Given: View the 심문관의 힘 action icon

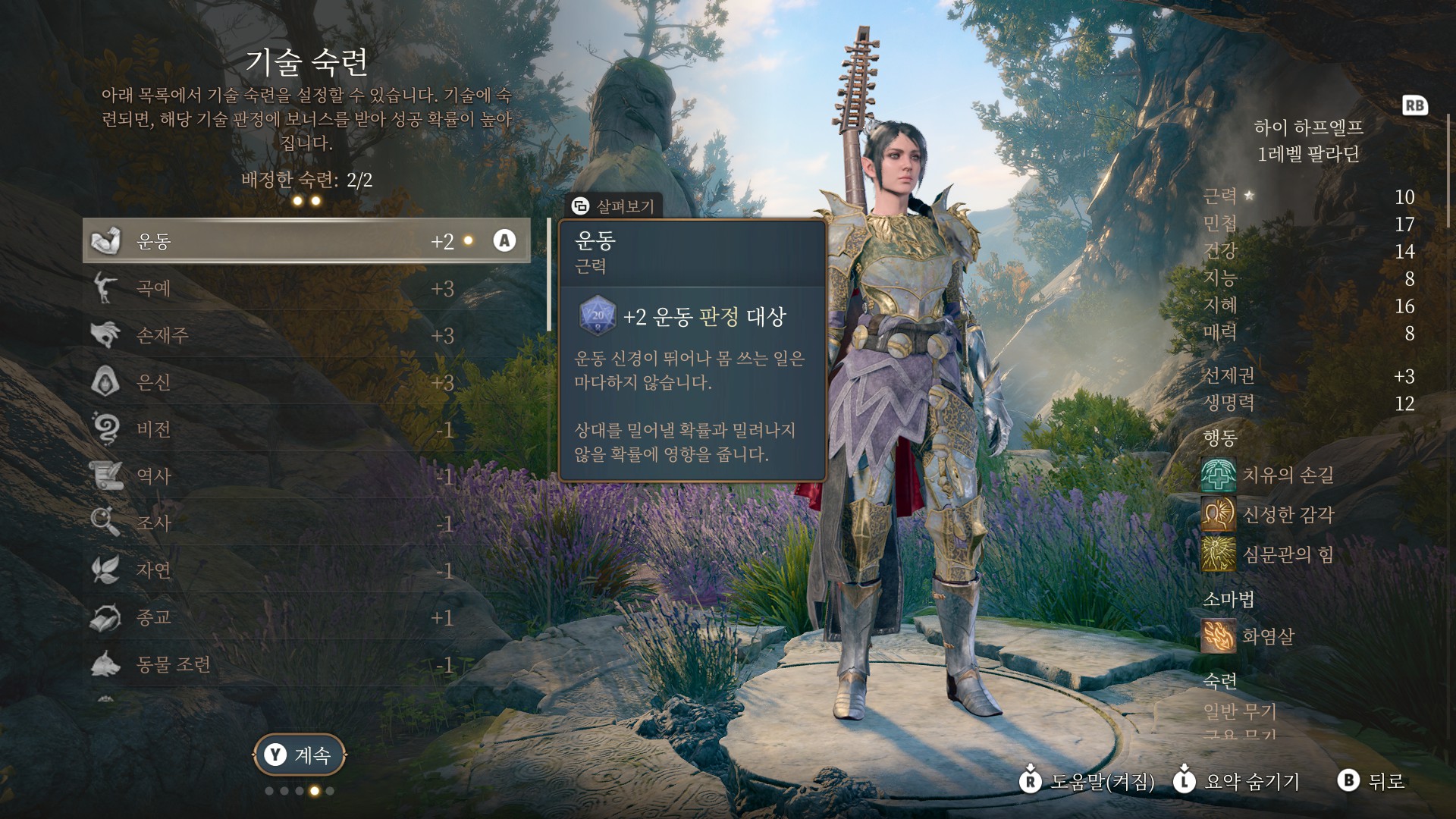Looking at the screenshot, I should pos(1218,554).
